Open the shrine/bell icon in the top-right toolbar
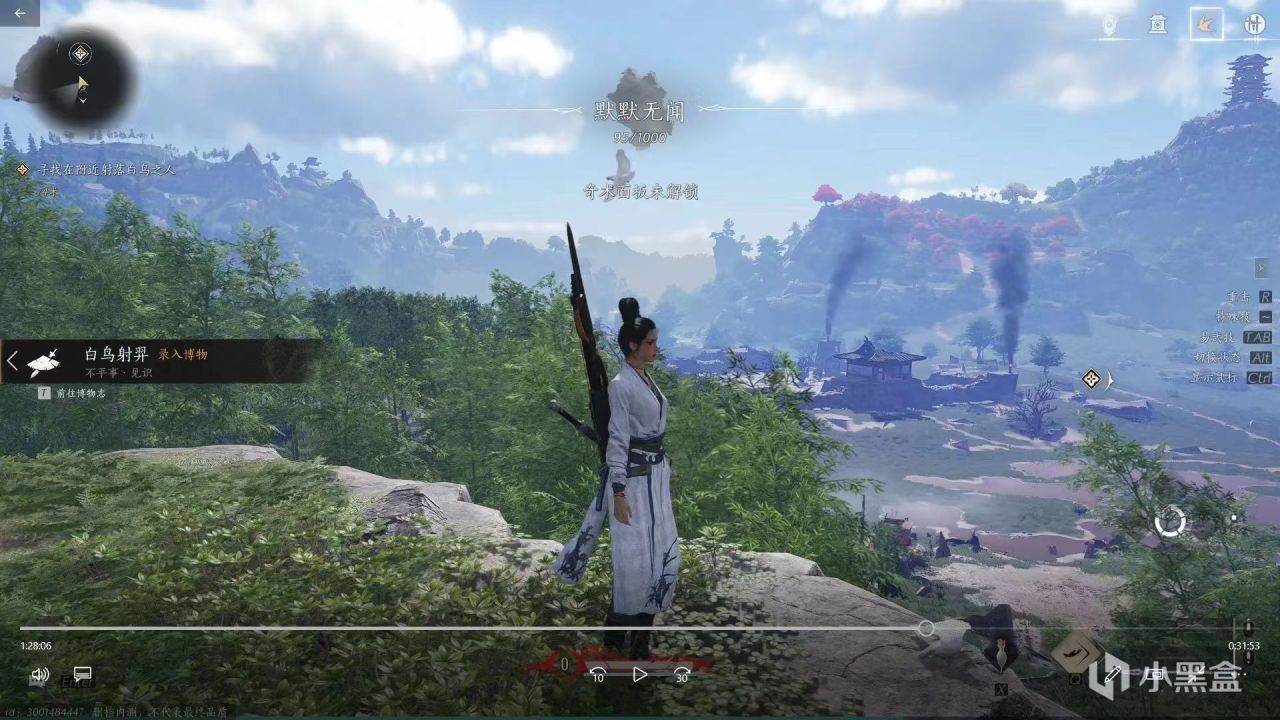The width and height of the screenshot is (1280, 720). [1158, 25]
